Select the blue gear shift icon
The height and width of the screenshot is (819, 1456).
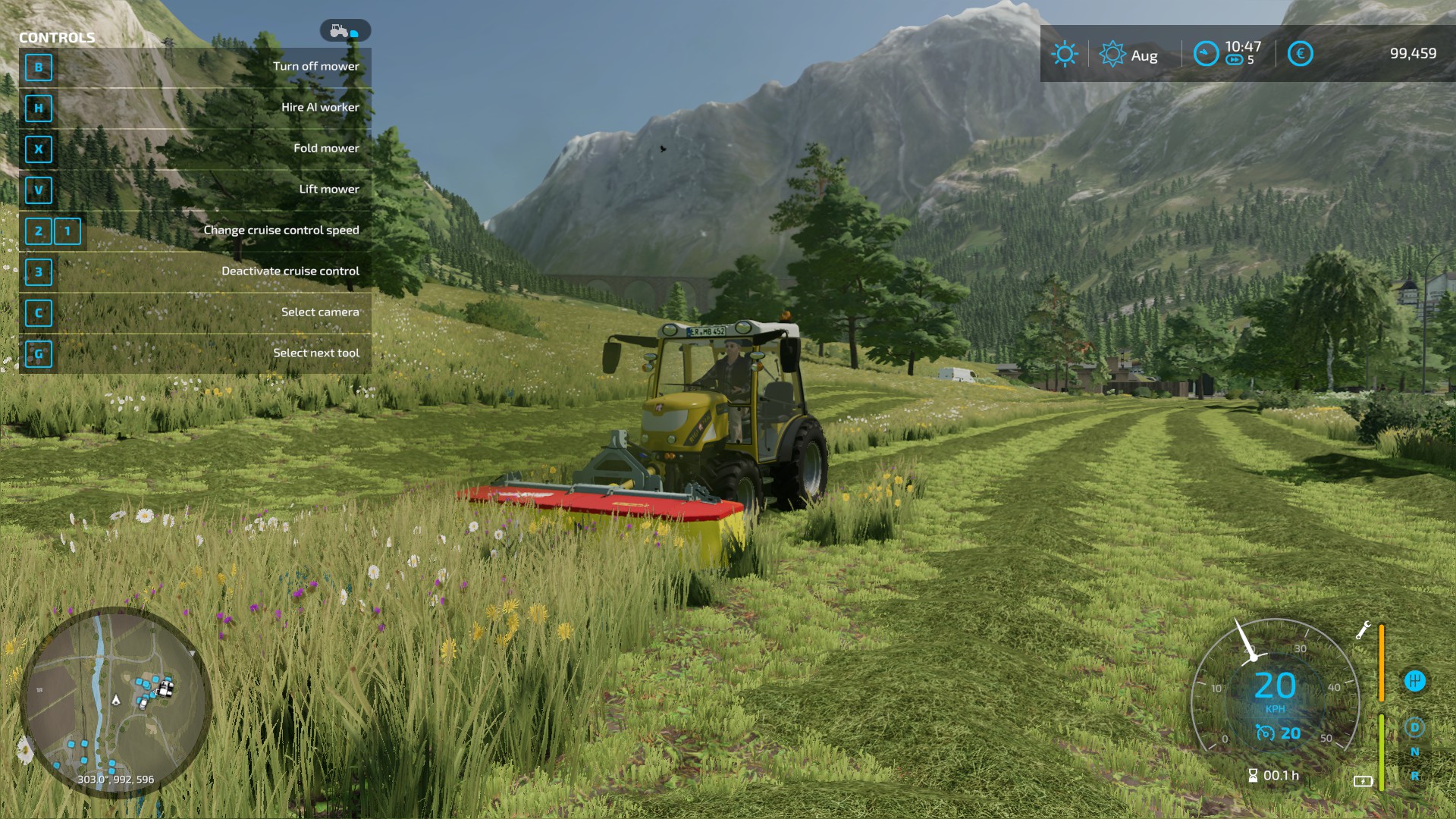point(1414,681)
